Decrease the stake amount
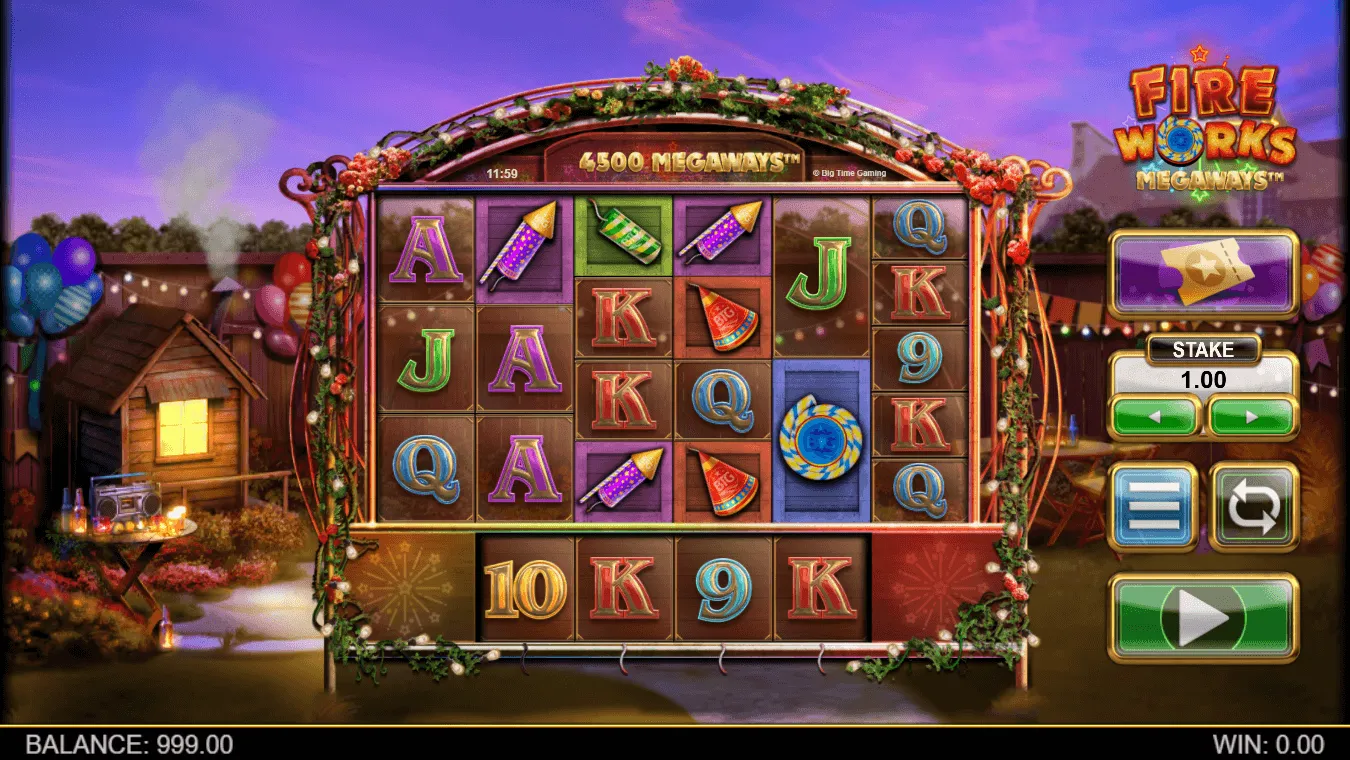This screenshot has height=760, width=1350. point(1155,415)
